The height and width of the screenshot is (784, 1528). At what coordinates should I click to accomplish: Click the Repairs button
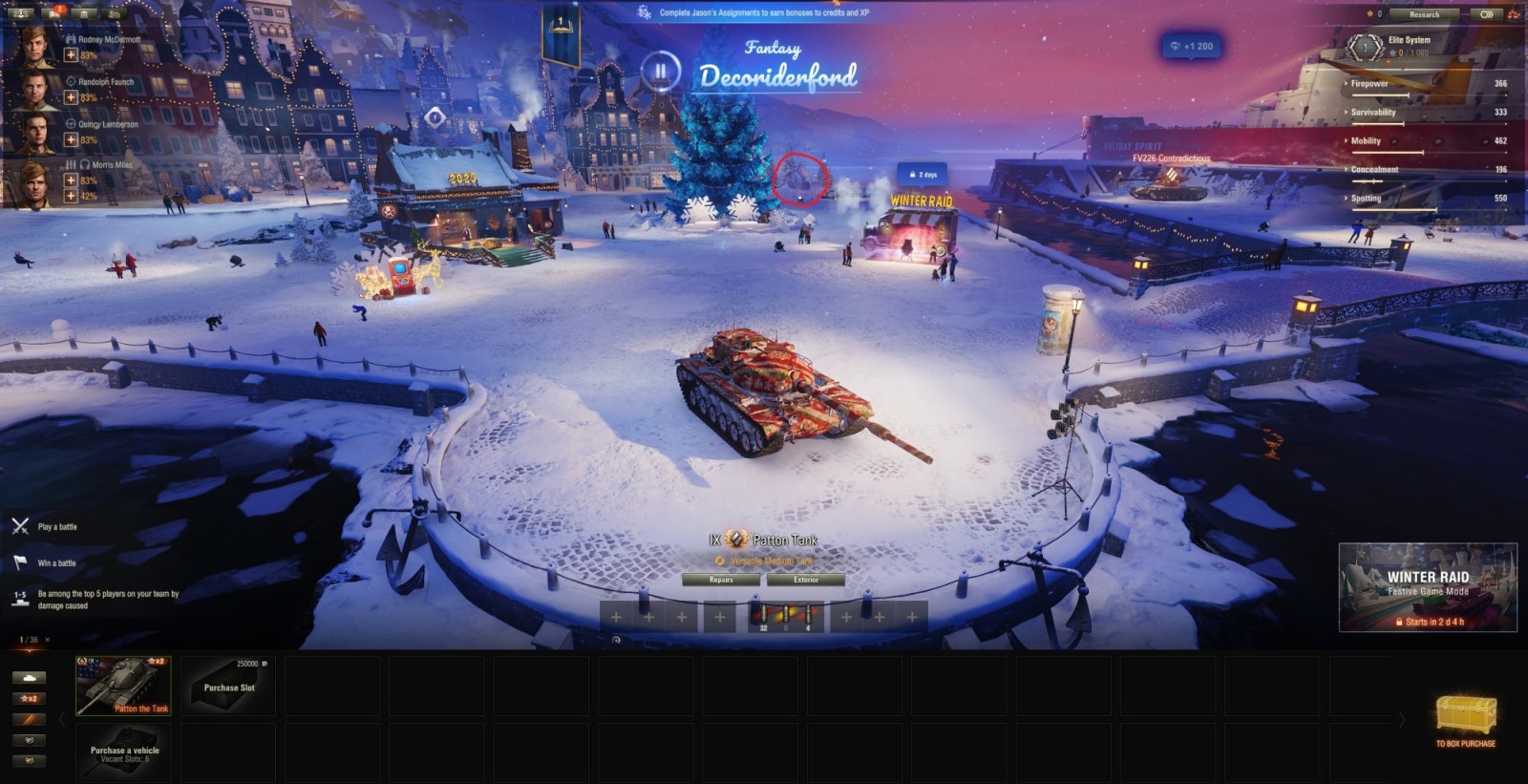(x=721, y=580)
